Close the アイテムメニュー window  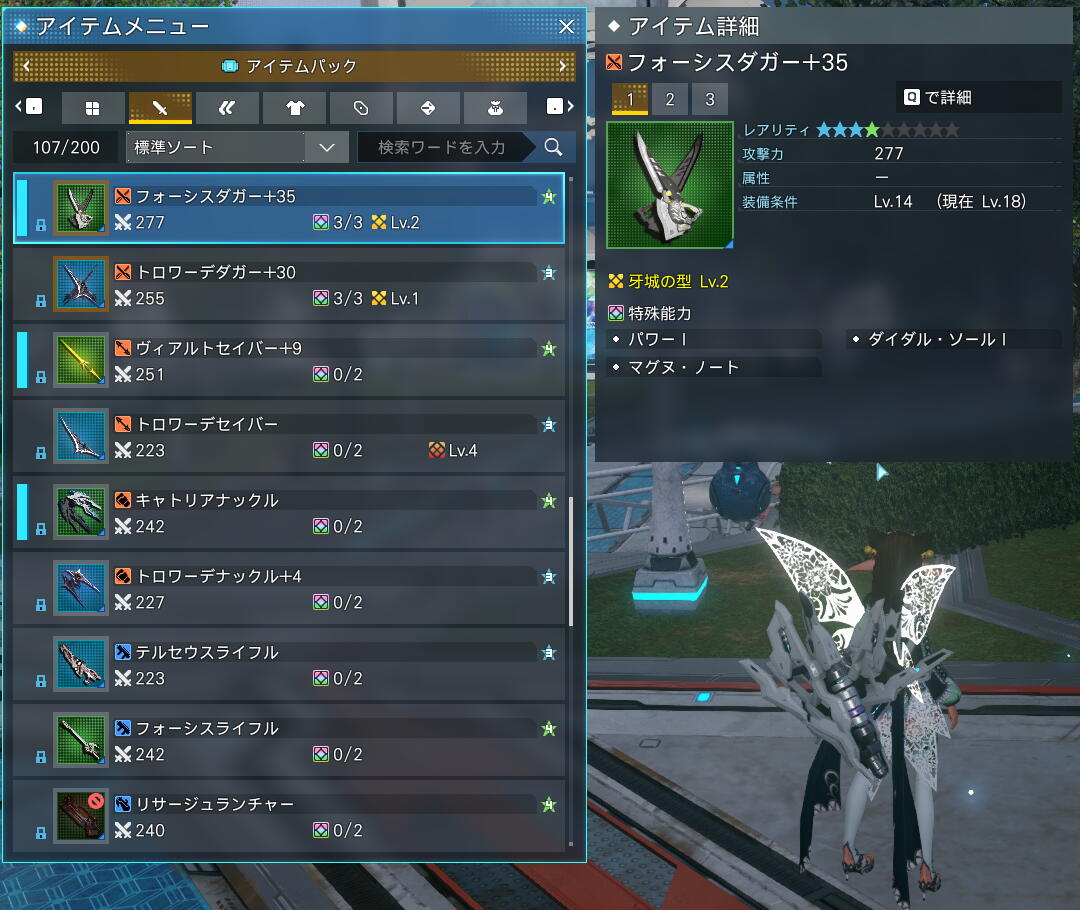[566, 27]
